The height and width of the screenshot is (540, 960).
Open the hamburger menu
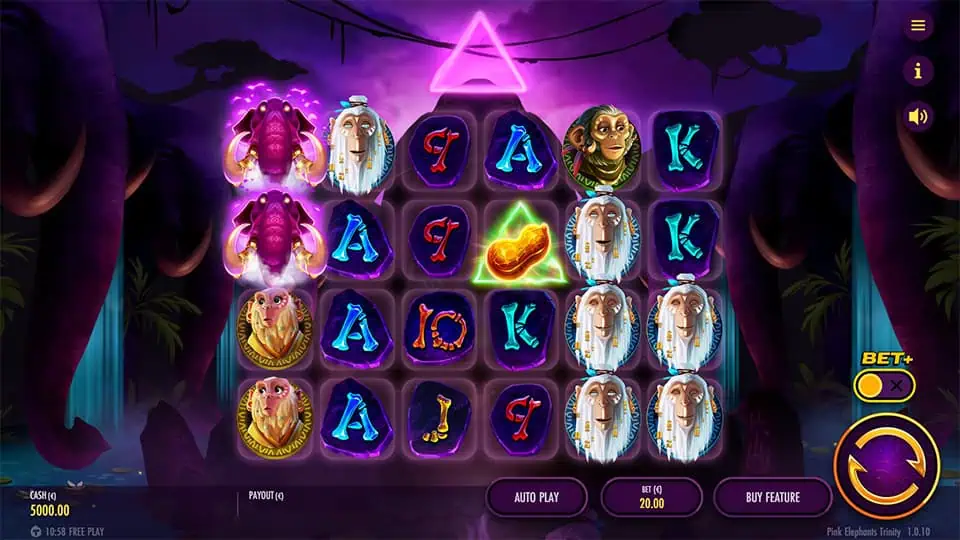coord(918,26)
